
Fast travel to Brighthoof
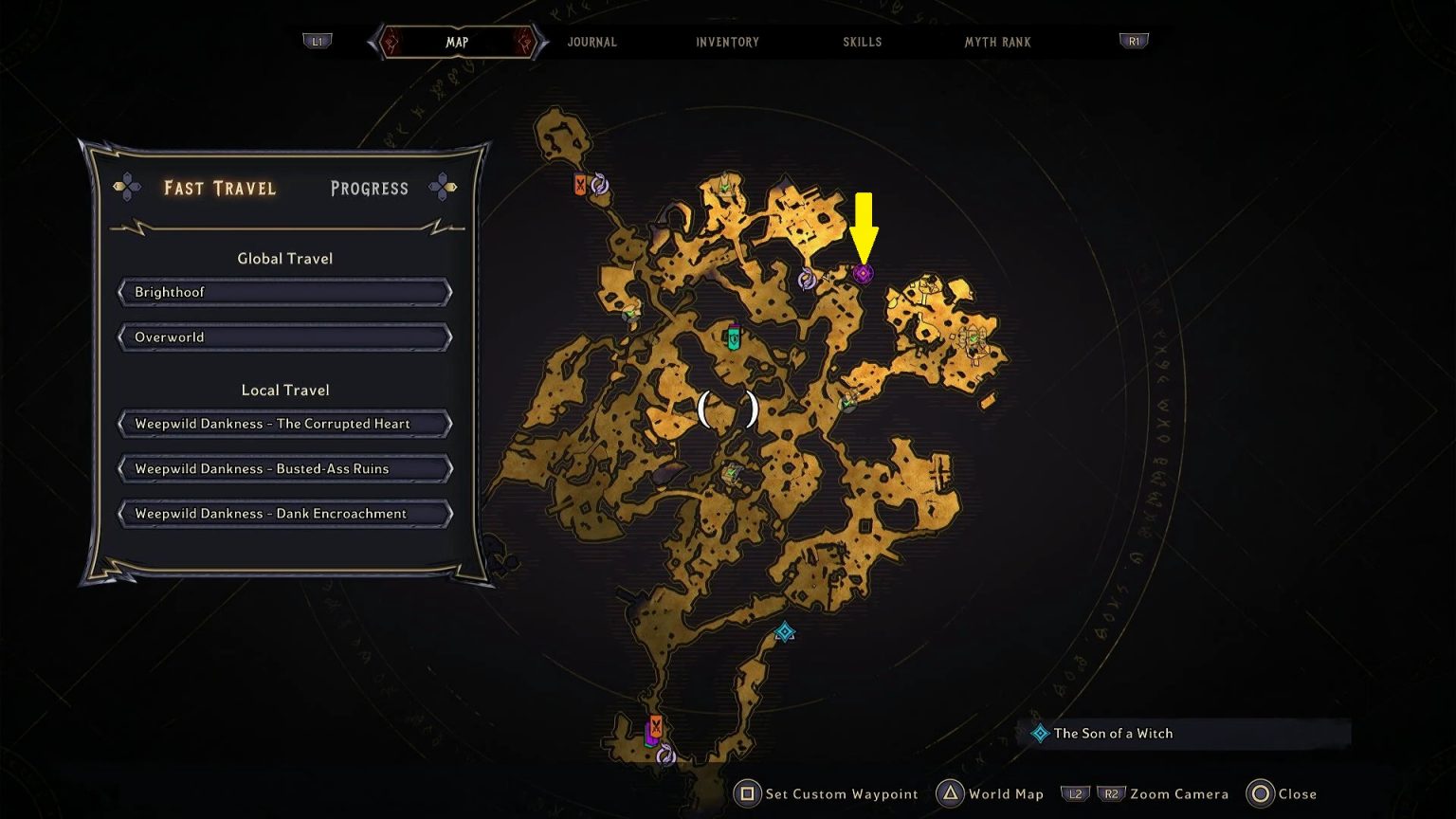pos(284,292)
